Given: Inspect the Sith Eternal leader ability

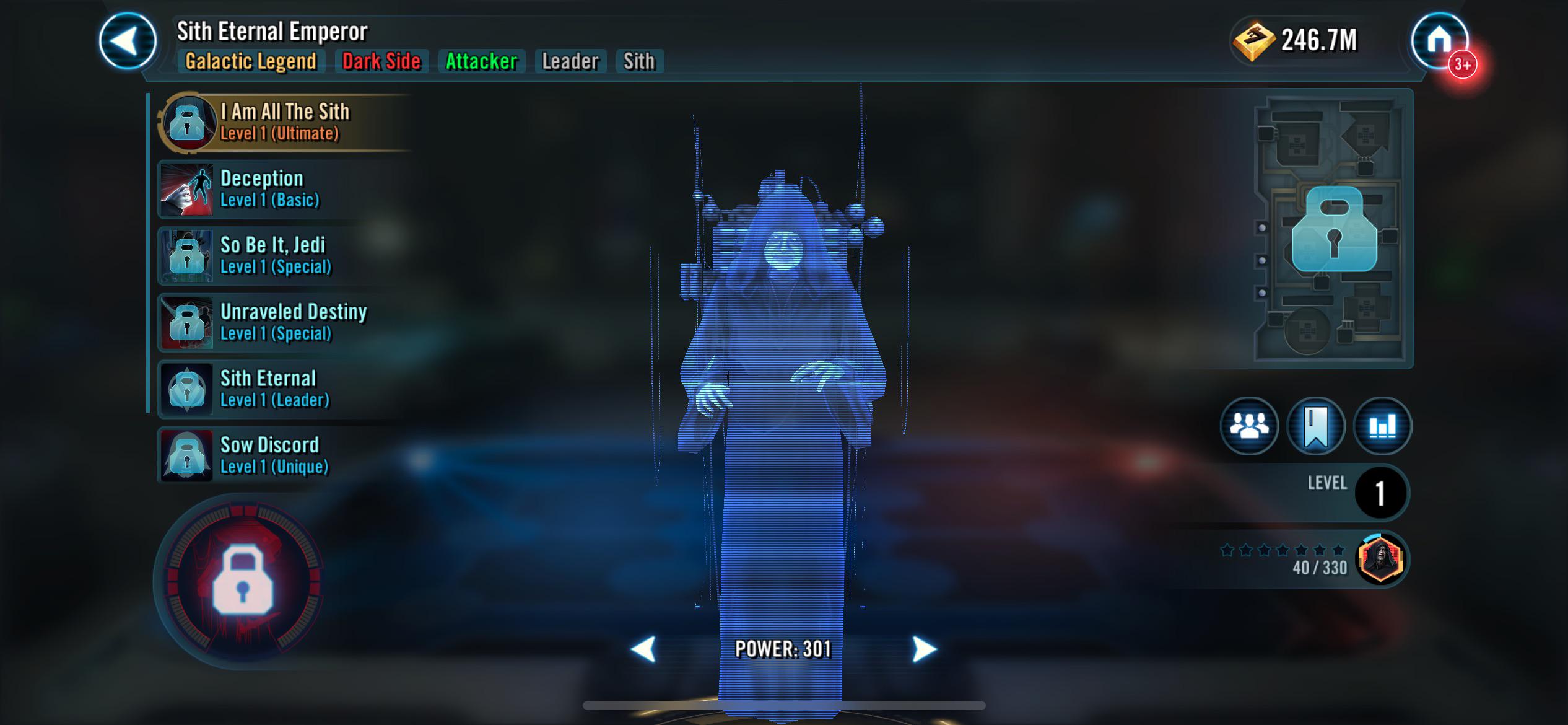Looking at the screenshot, I should pos(285,389).
